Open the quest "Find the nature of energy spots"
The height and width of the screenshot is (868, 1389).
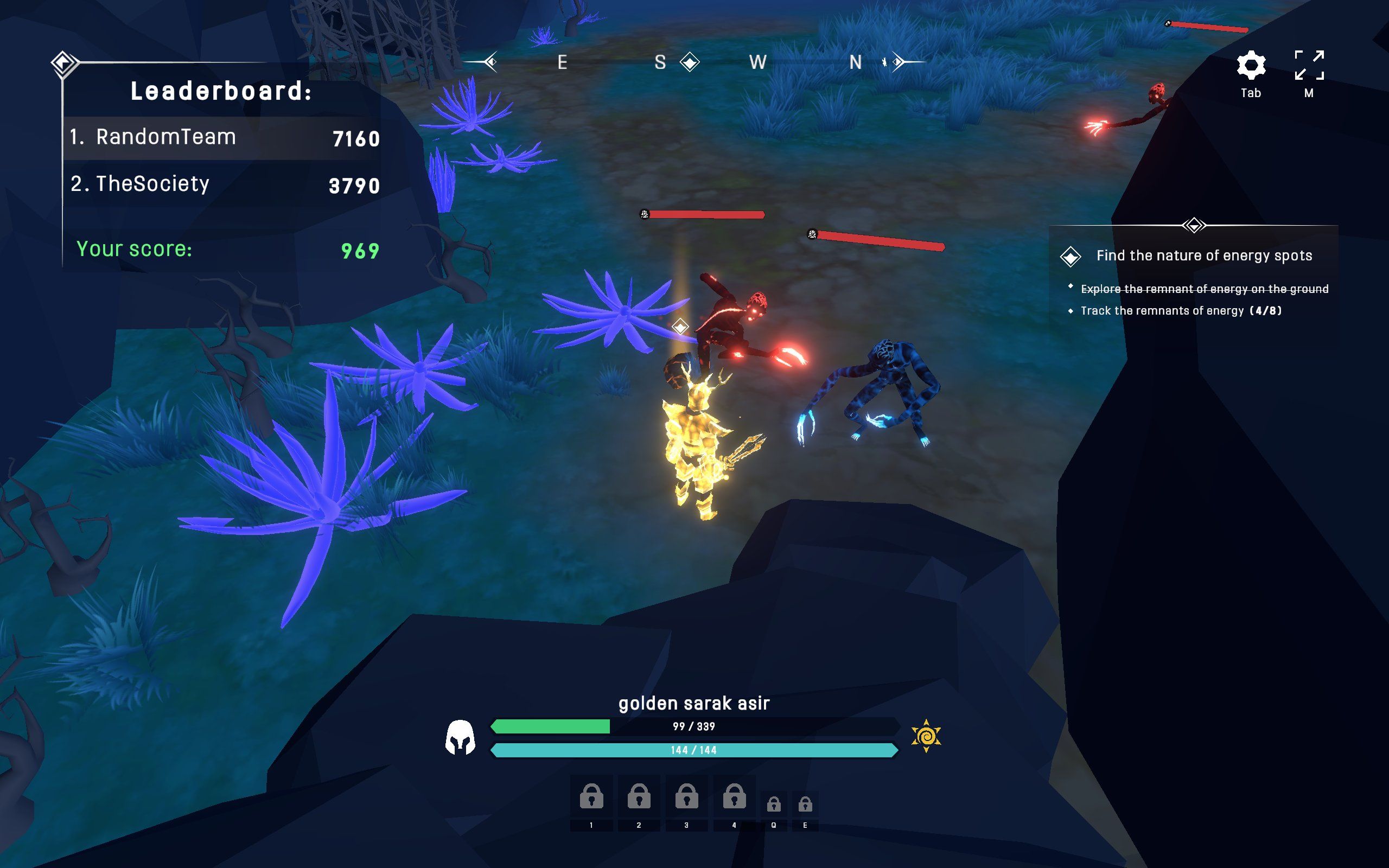[x=1203, y=256]
